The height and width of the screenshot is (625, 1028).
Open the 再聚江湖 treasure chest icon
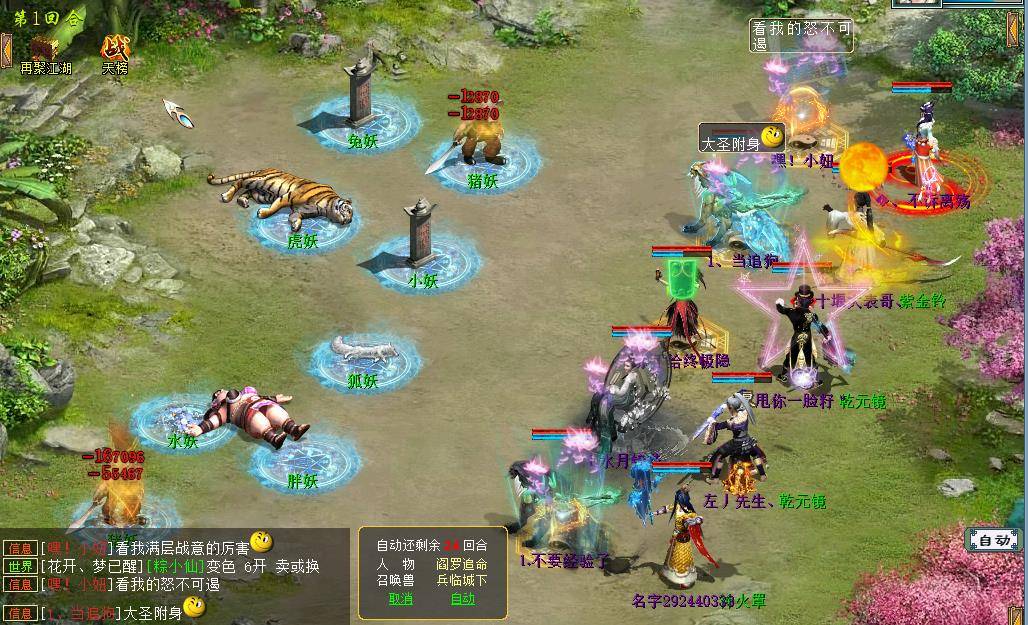pyautogui.click(x=45, y=47)
